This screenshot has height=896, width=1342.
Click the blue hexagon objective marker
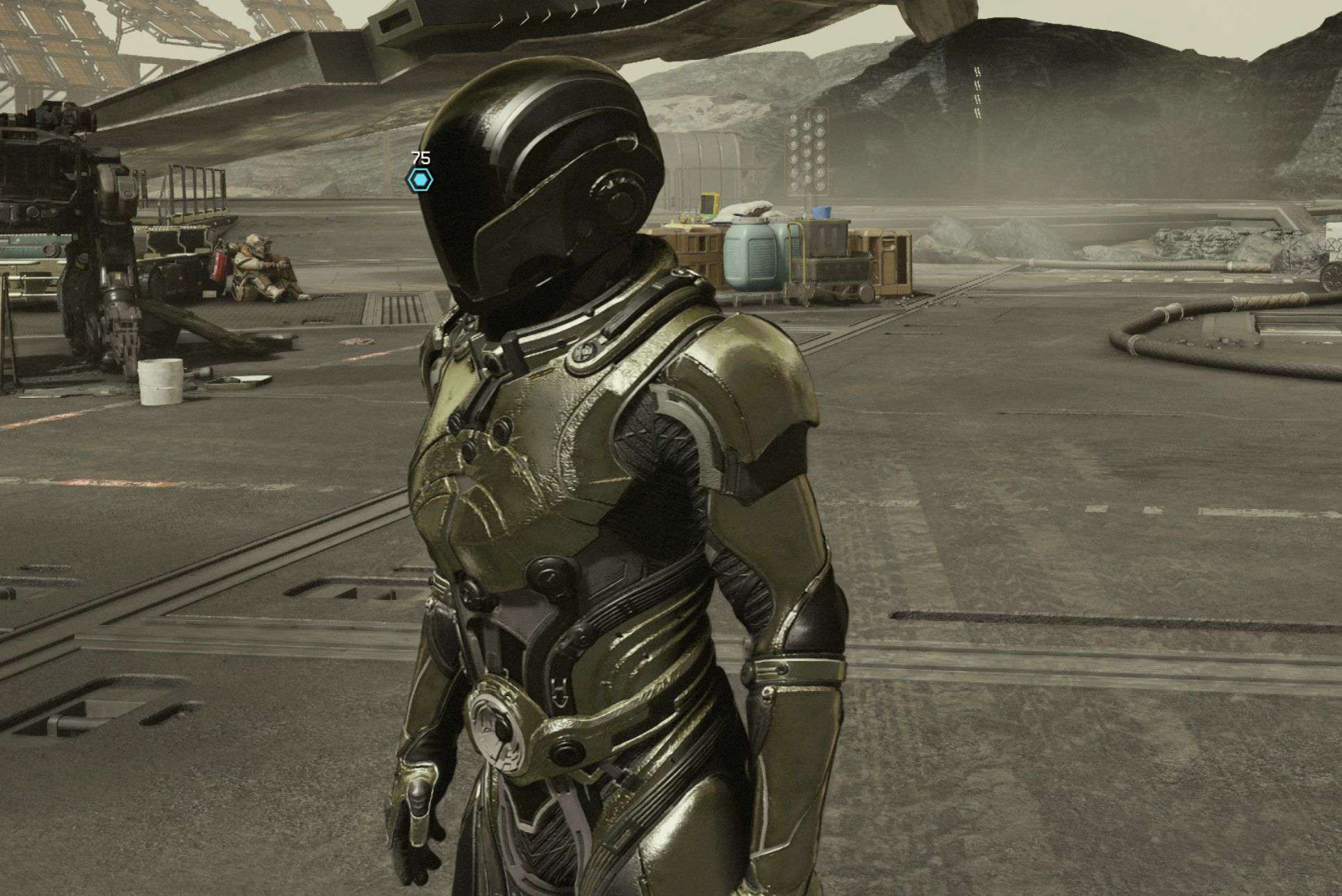point(420,181)
